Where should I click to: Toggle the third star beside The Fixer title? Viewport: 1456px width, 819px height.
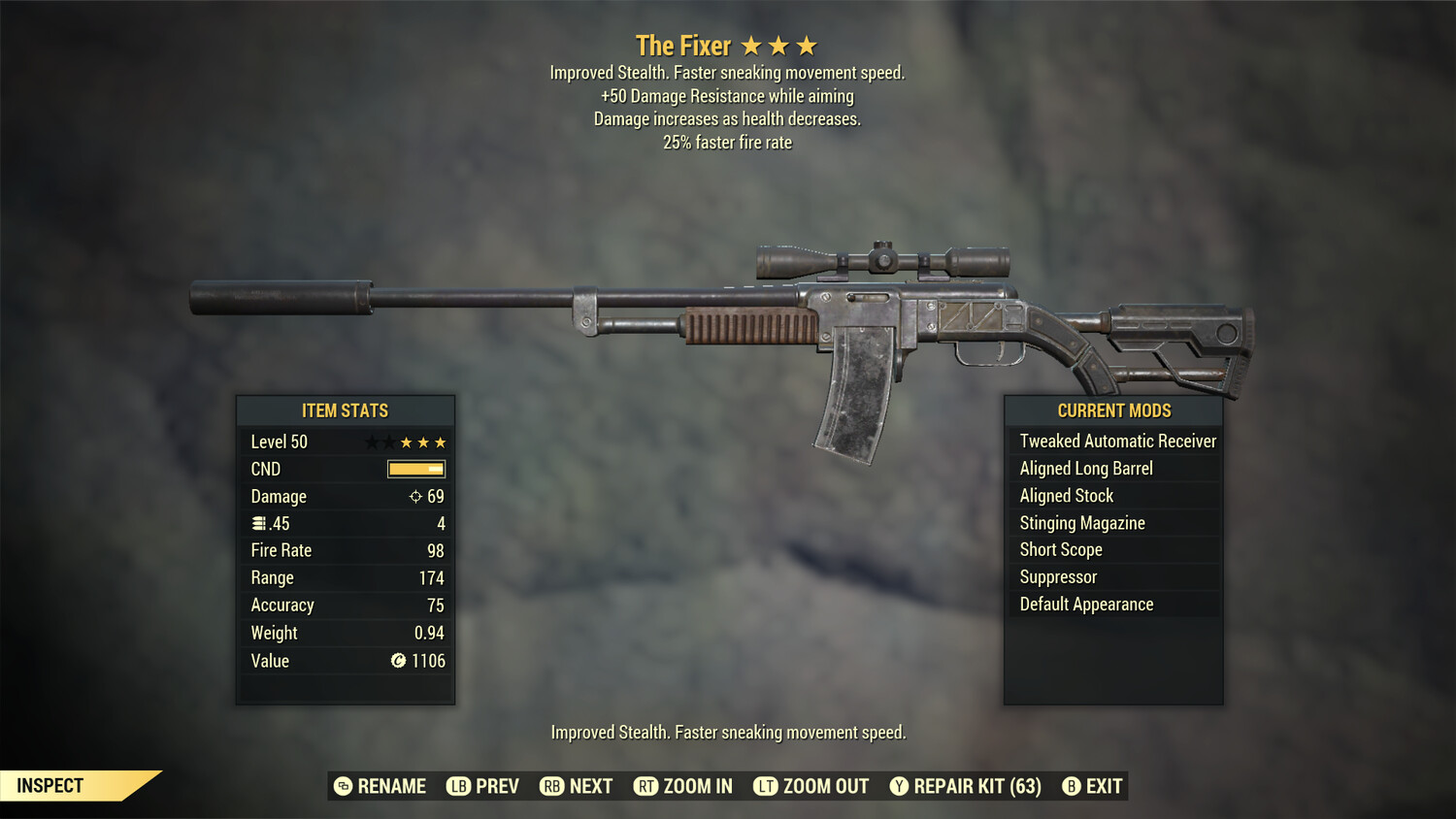click(x=807, y=44)
